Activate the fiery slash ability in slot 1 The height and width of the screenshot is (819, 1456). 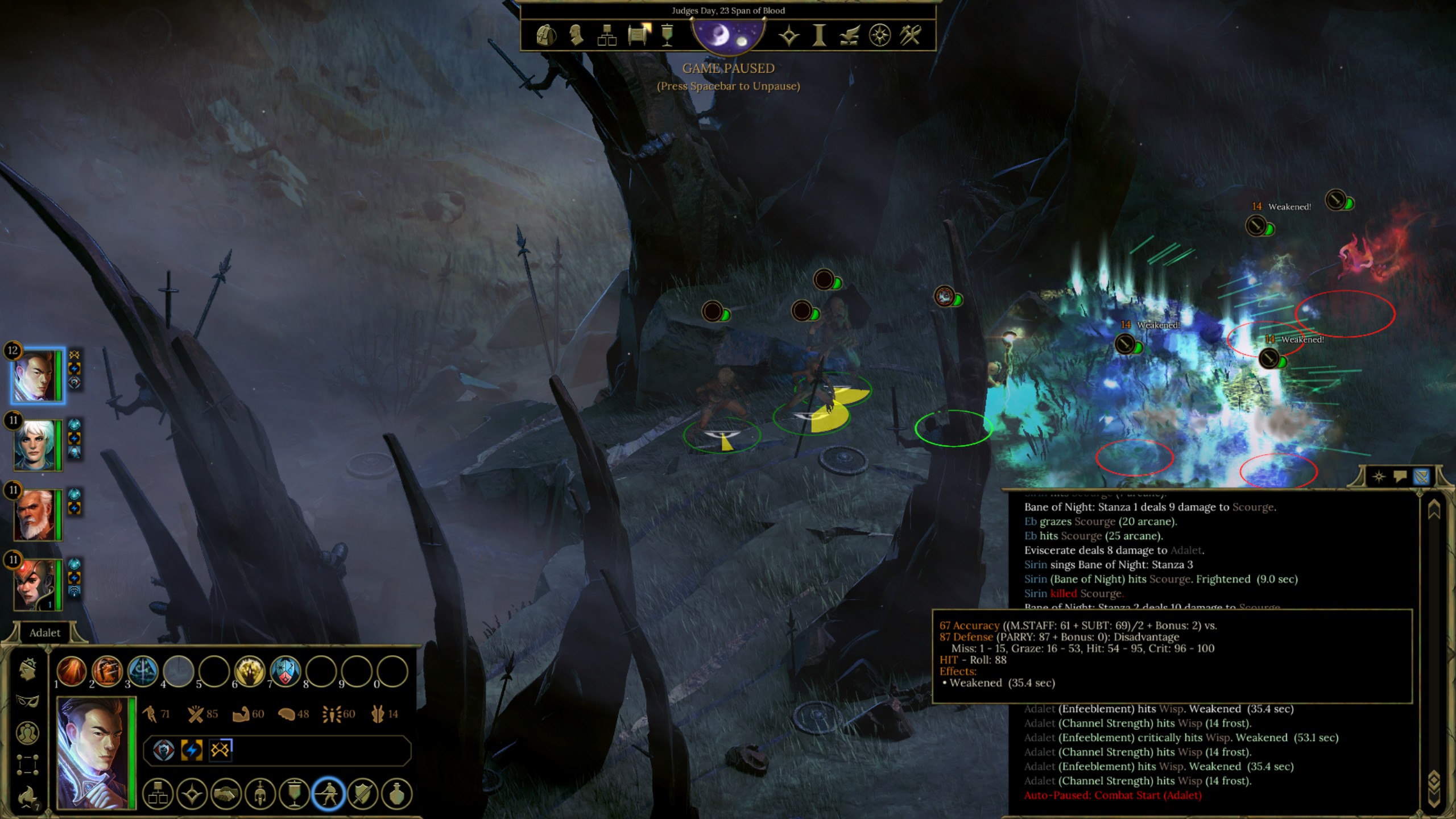pos(72,671)
